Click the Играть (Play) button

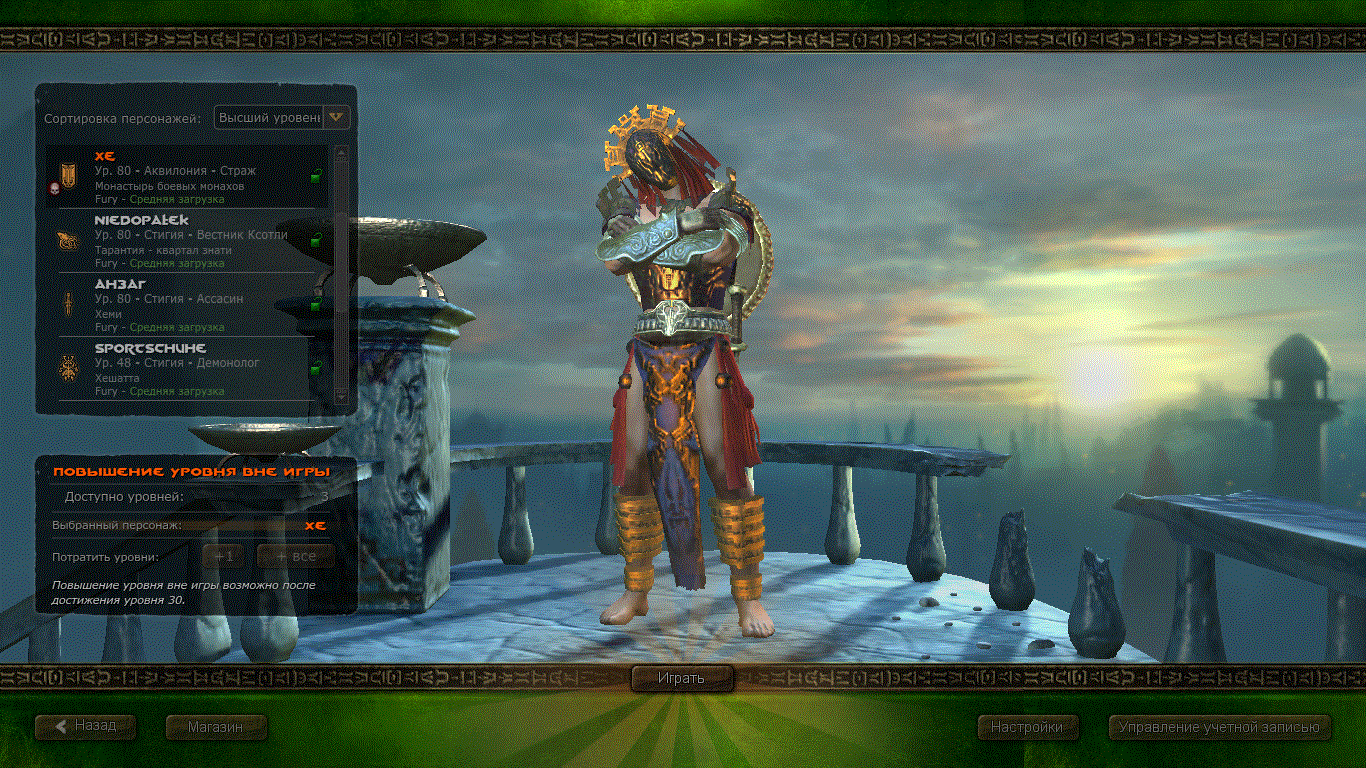[x=682, y=678]
